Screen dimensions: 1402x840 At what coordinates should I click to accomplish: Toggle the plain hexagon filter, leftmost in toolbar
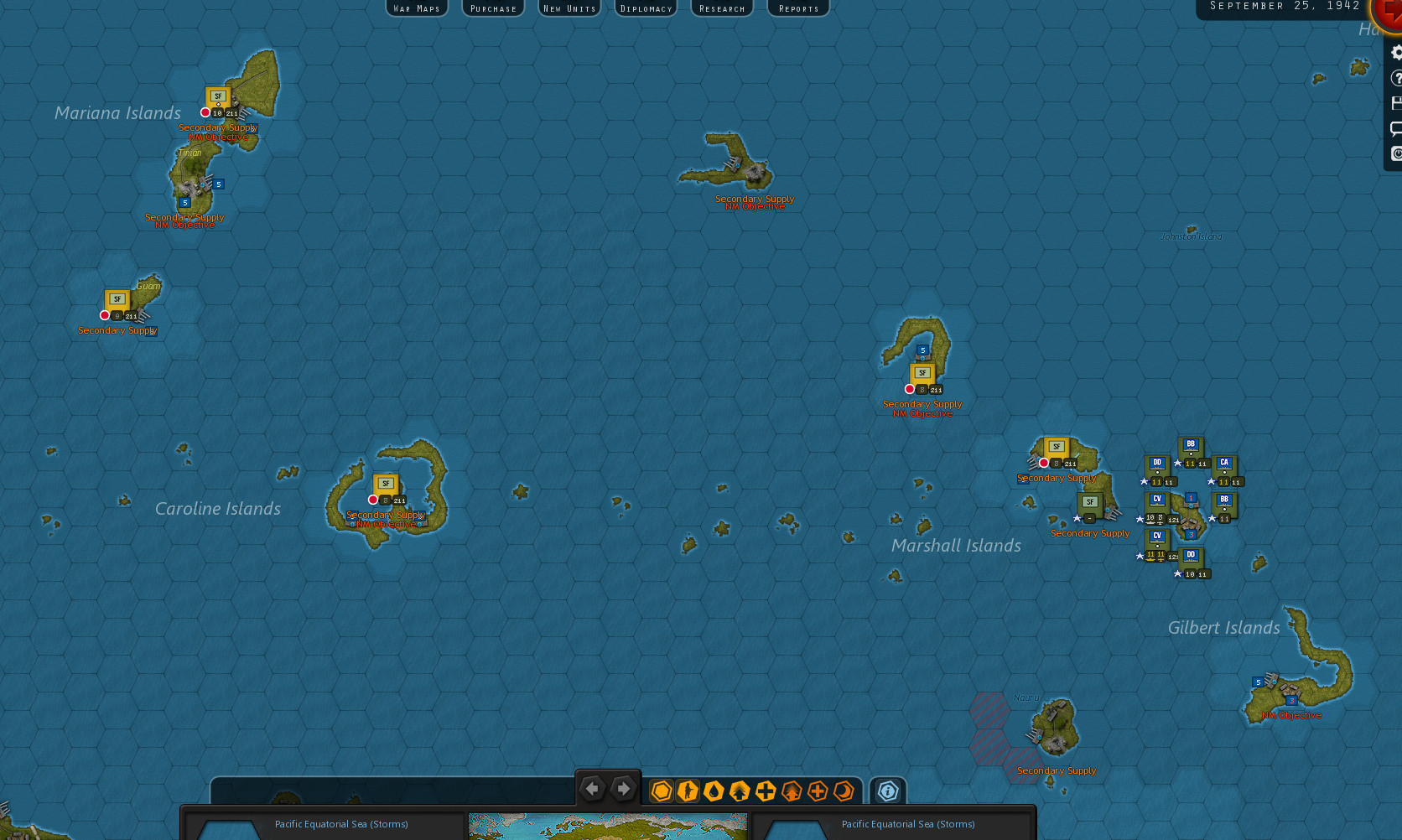[x=661, y=791]
